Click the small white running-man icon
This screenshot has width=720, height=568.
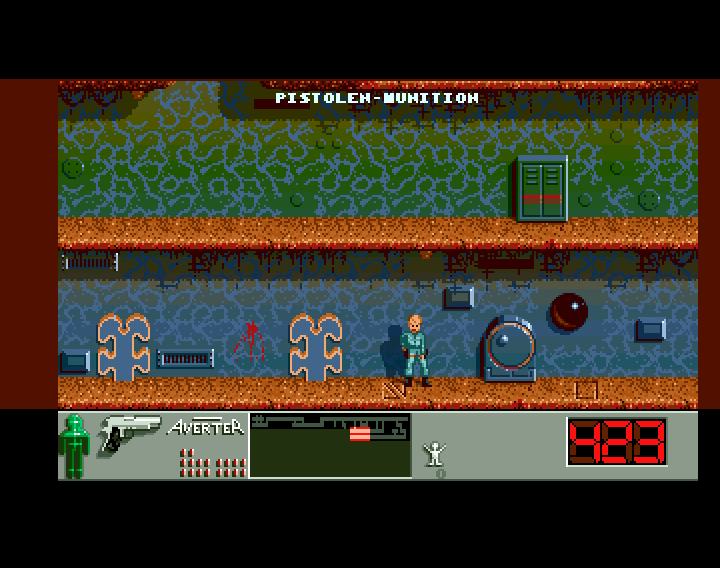tap(435, 454)
